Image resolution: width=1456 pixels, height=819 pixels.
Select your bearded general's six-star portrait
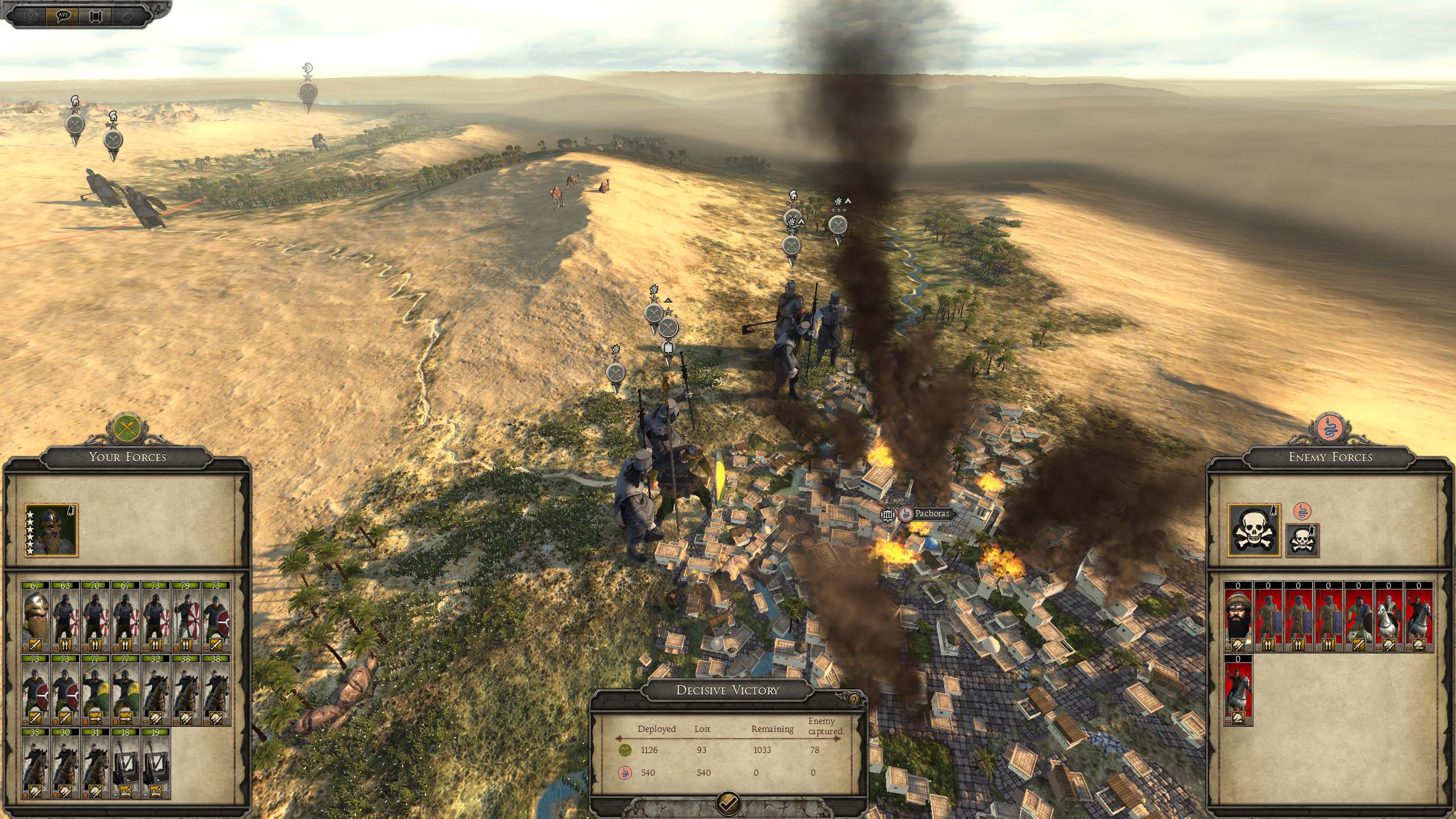[x=51, y=531]
